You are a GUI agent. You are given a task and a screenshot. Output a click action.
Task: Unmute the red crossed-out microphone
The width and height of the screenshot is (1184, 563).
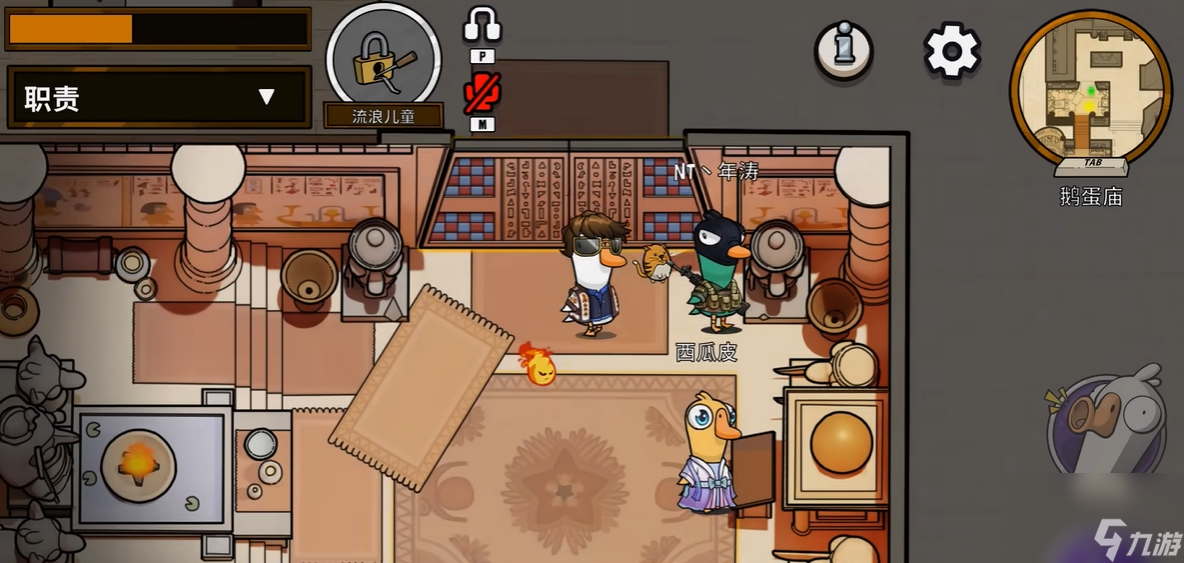[482, 93]
